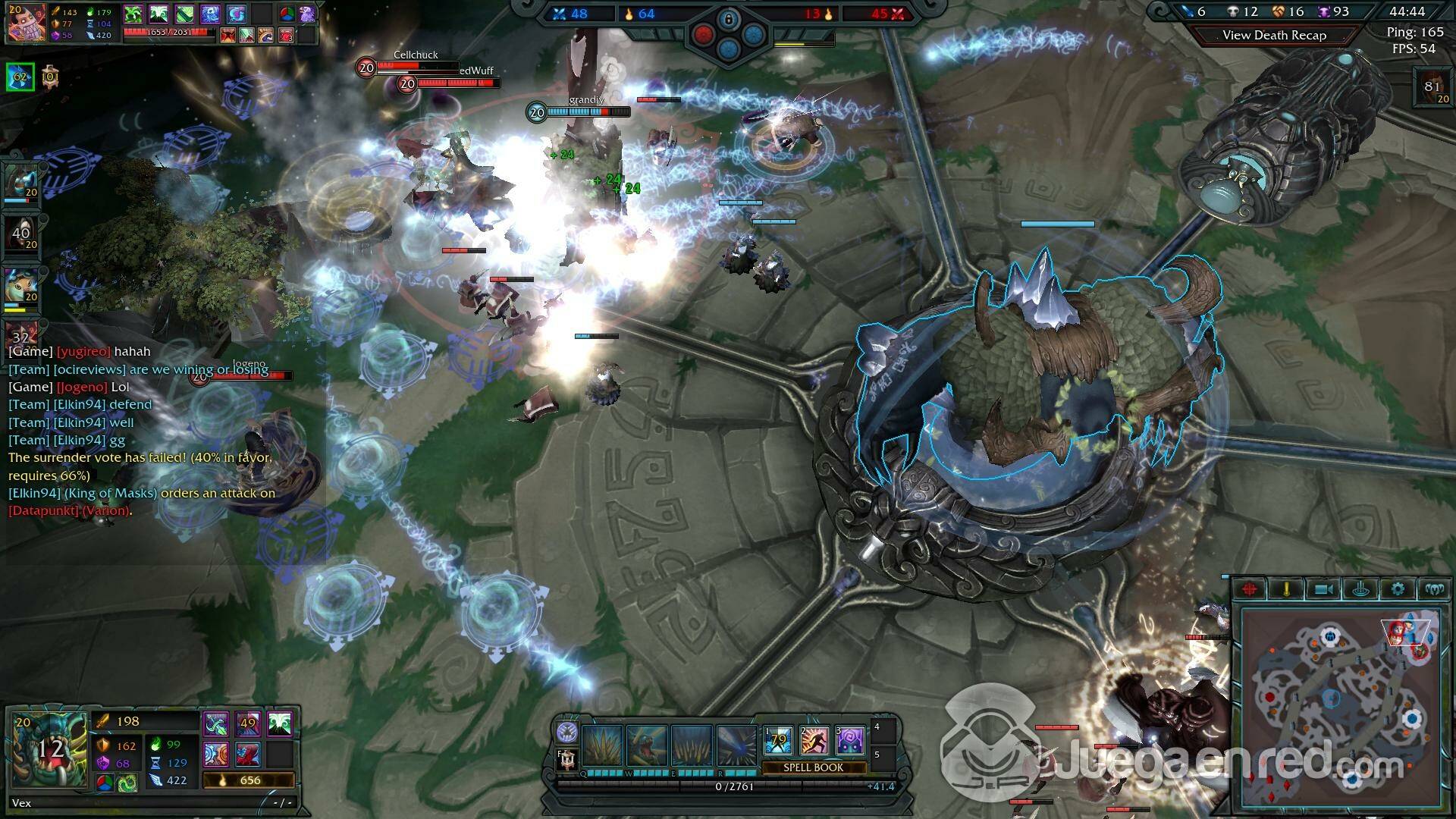
Task: Activate the E ground spikes ability
Action: pyautogui.click(x=692, y=744)
